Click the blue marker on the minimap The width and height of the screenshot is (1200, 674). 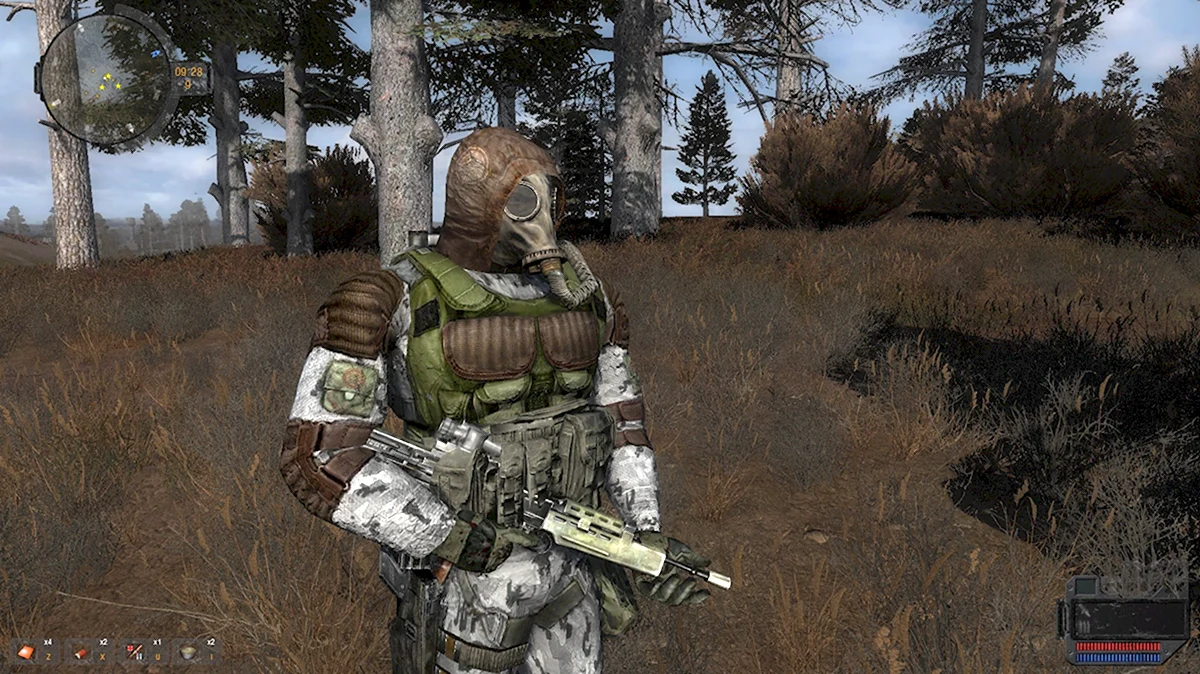tap(156, 52)
